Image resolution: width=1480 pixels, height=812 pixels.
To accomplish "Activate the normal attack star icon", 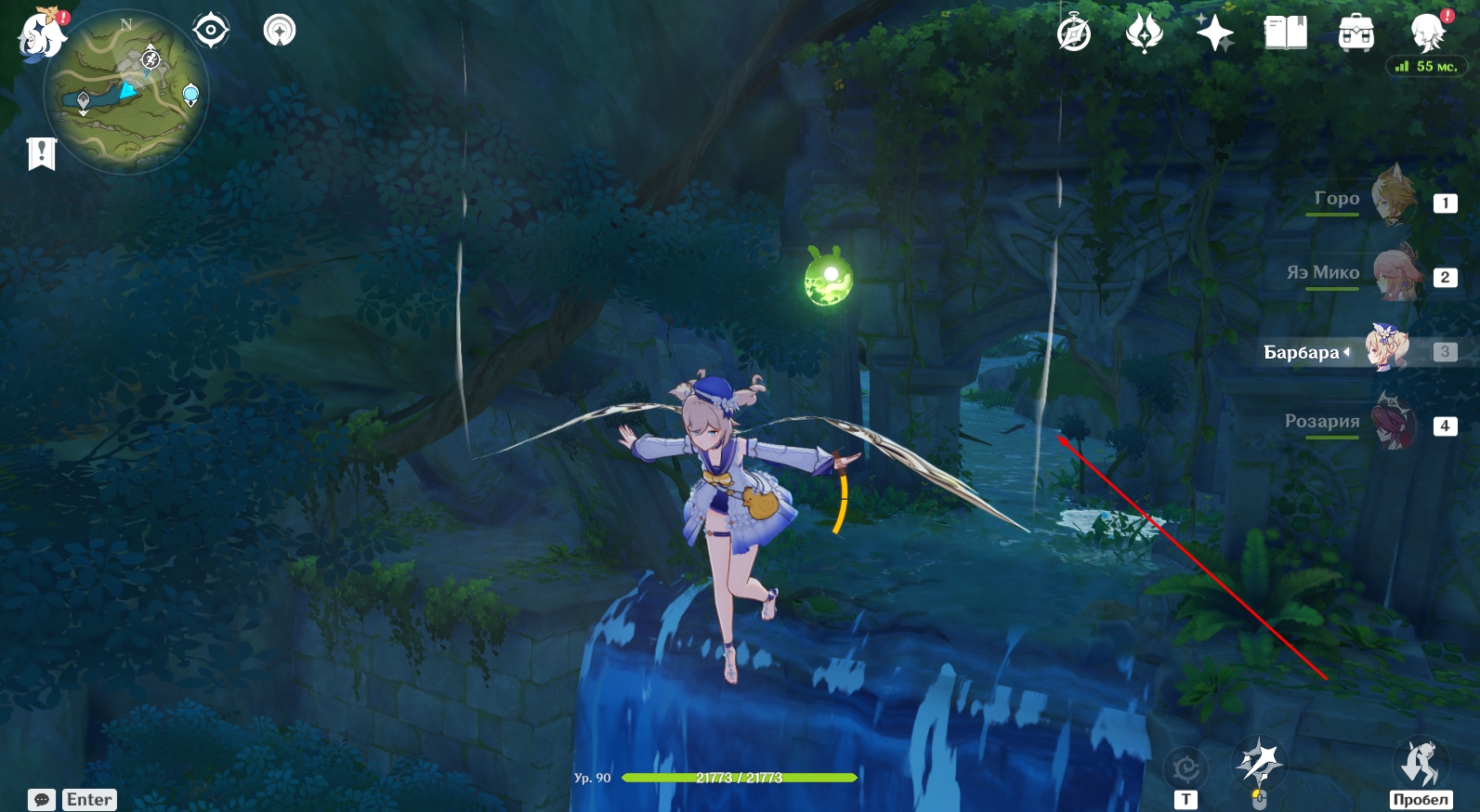I will 1257,763.
